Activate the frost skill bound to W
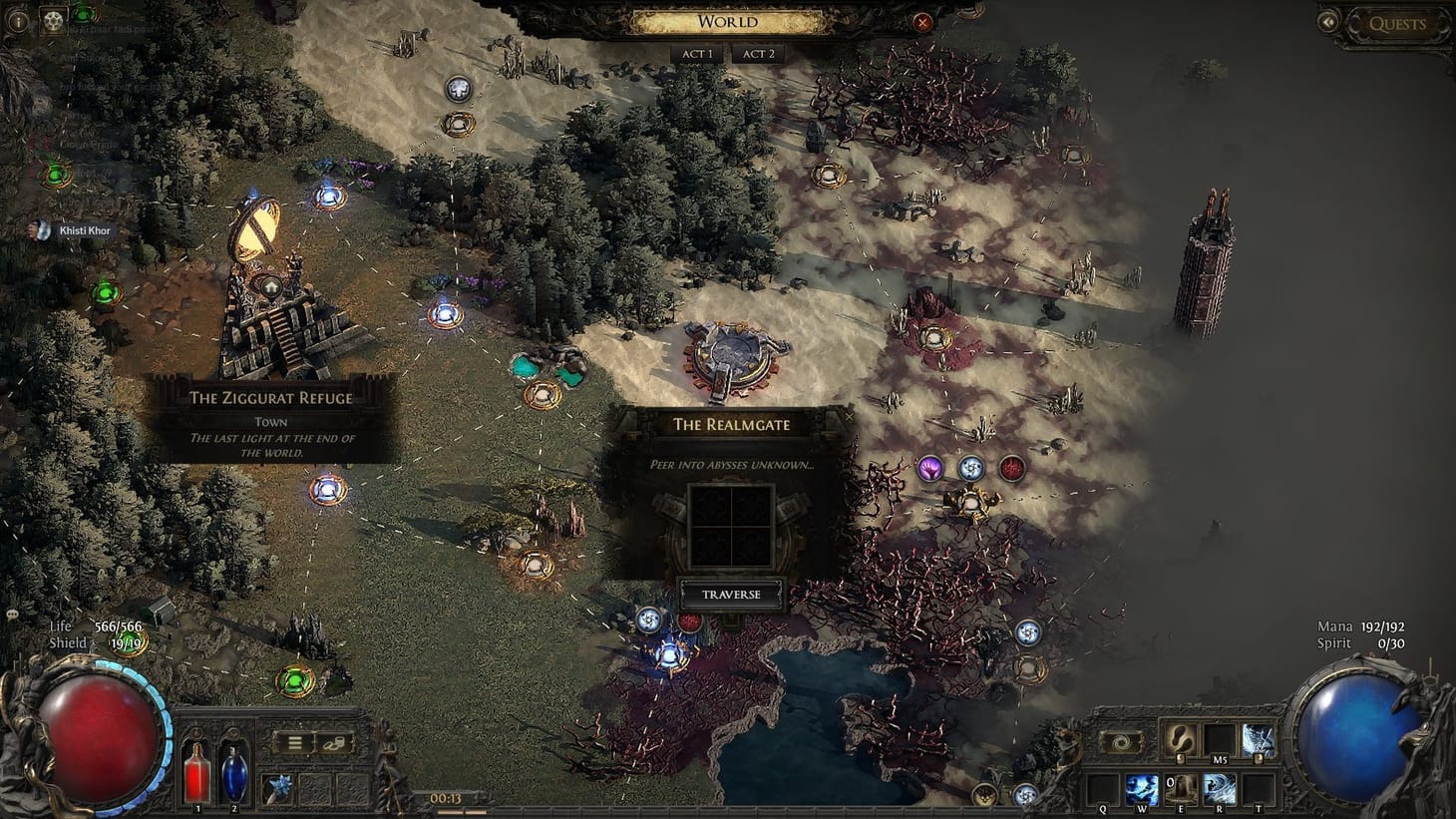Screen dimensions: 1456x819 [x=1143, y=789]
